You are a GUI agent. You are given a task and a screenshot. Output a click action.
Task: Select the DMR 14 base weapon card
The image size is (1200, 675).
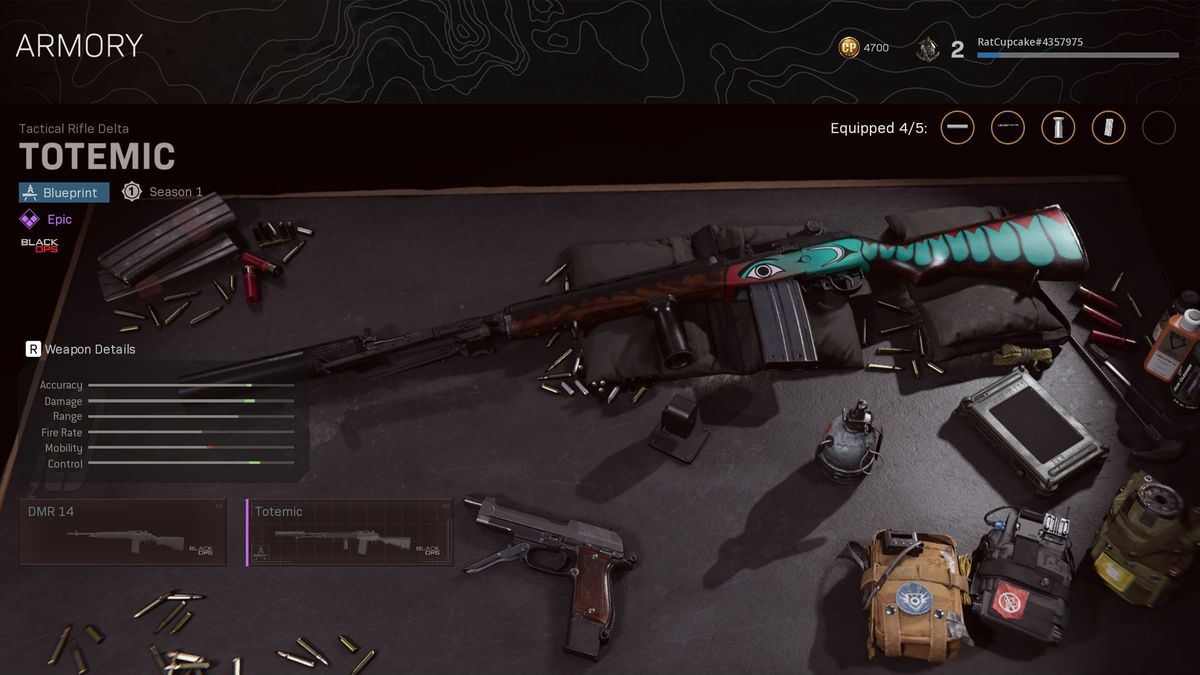(123, 532)
